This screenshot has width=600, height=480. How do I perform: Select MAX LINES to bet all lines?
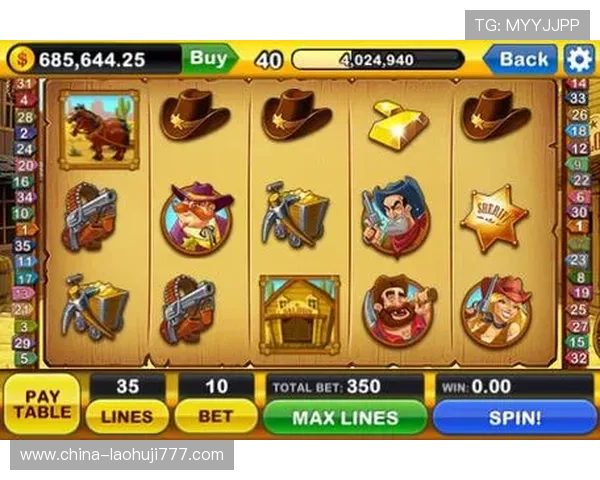click(345, 417)
